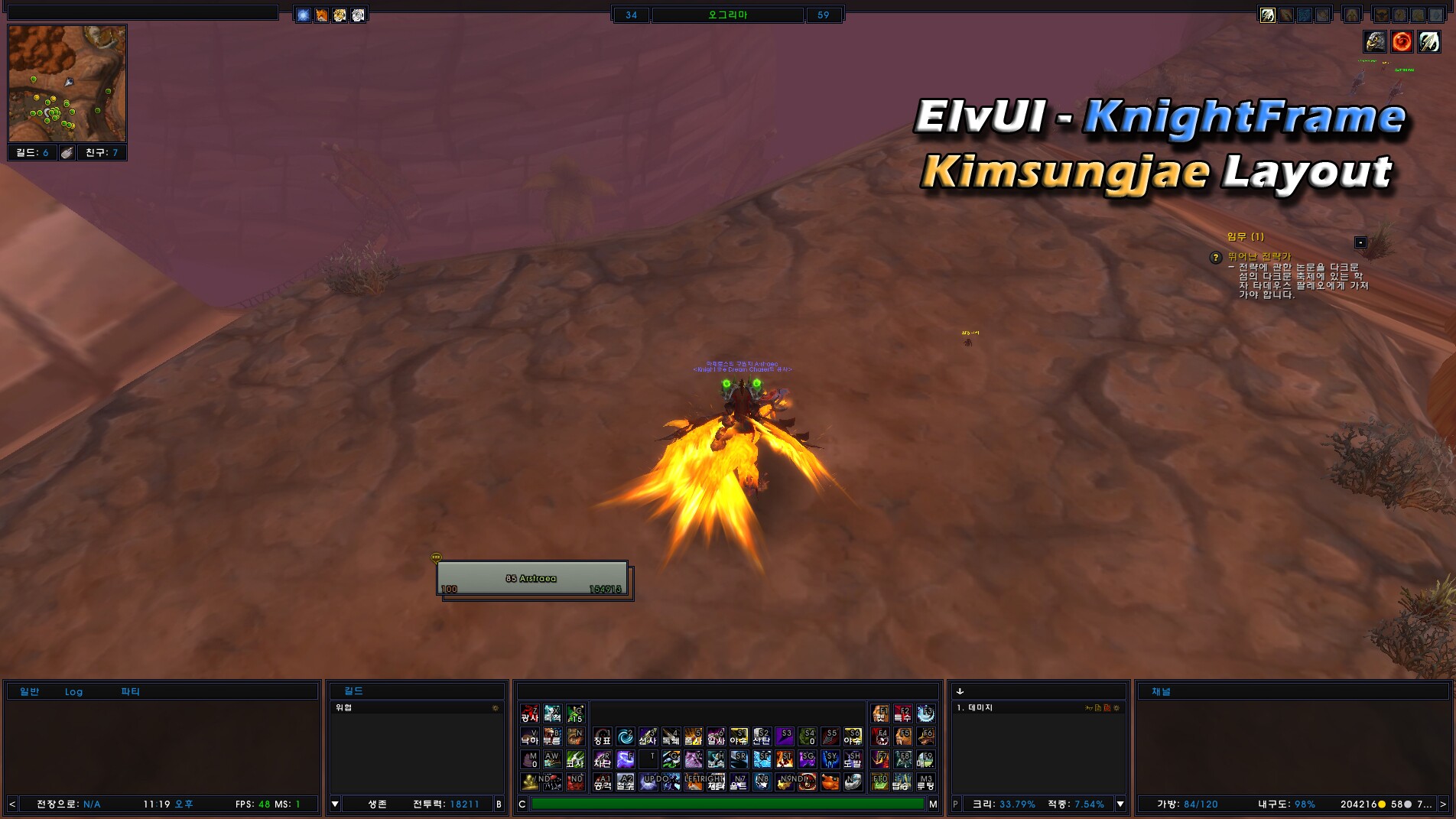Image resolution: width=1456 pixels, height=819 pixels.
Task: Click the Recount settings gear icon
Action: click(x=1116, y=709)
